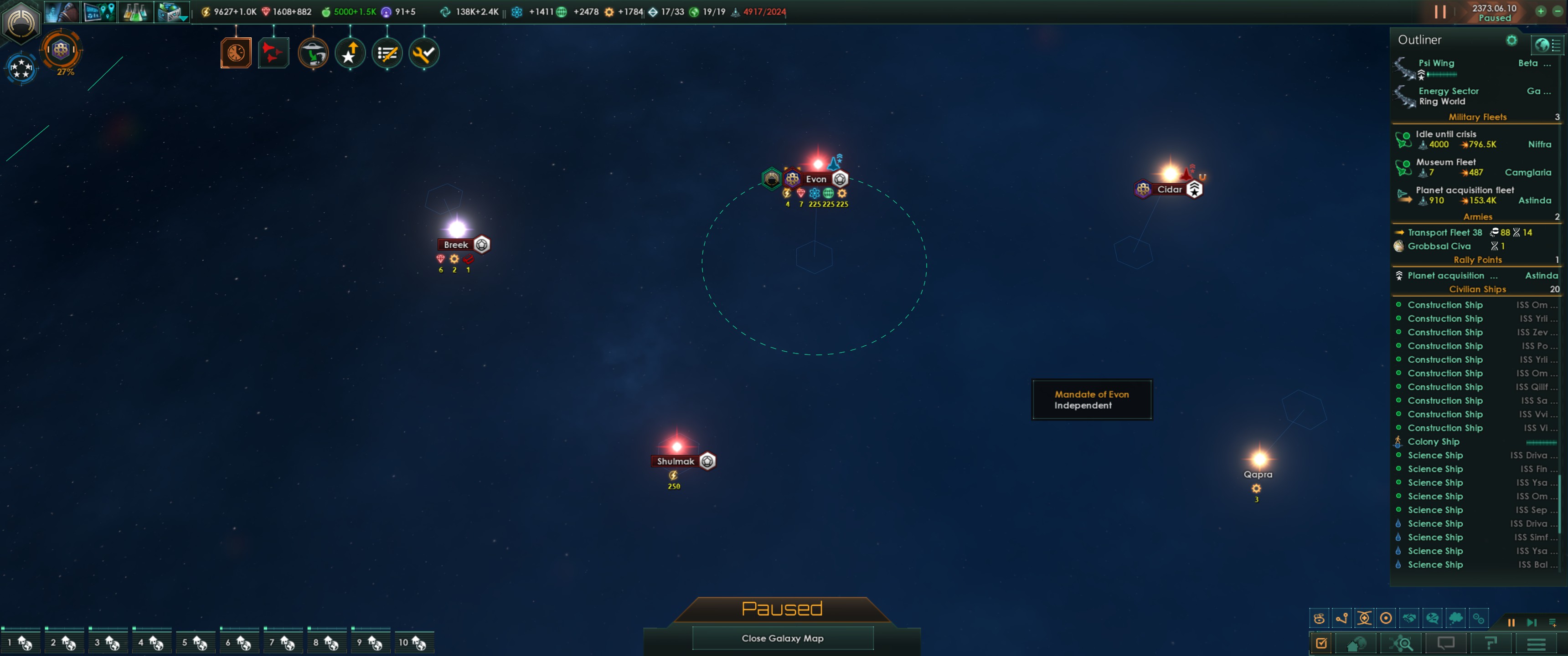
Task: Toggle the diplomacy handshake map mode
Action: pos(1410,618)
